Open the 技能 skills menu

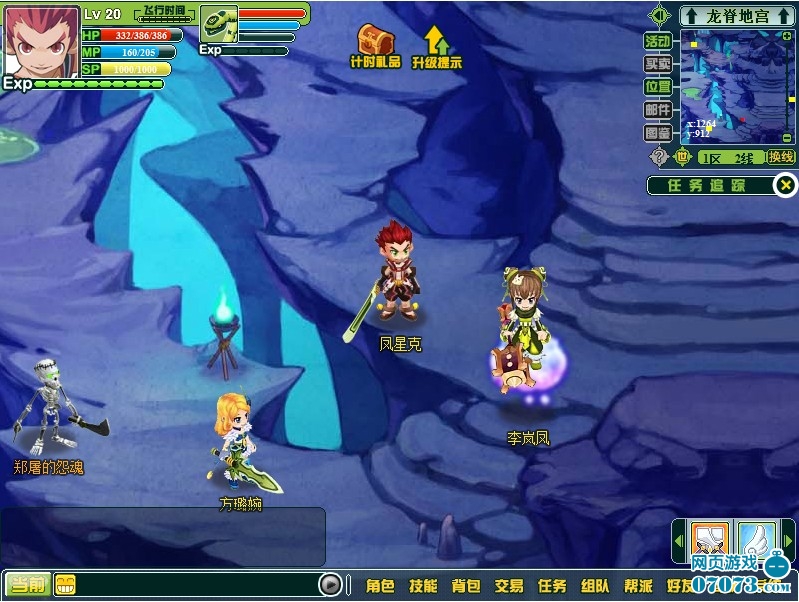pos(423,586)
